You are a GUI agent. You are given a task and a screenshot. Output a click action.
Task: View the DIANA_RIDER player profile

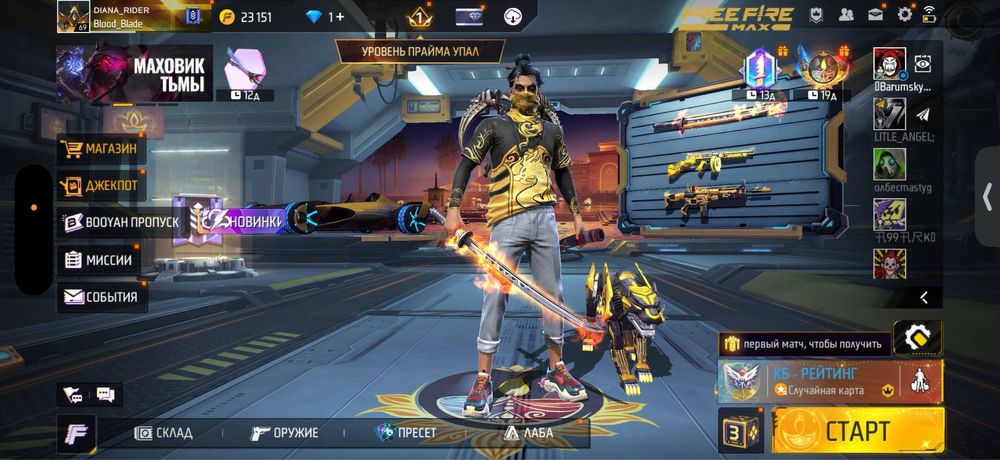tap(75, 16)
